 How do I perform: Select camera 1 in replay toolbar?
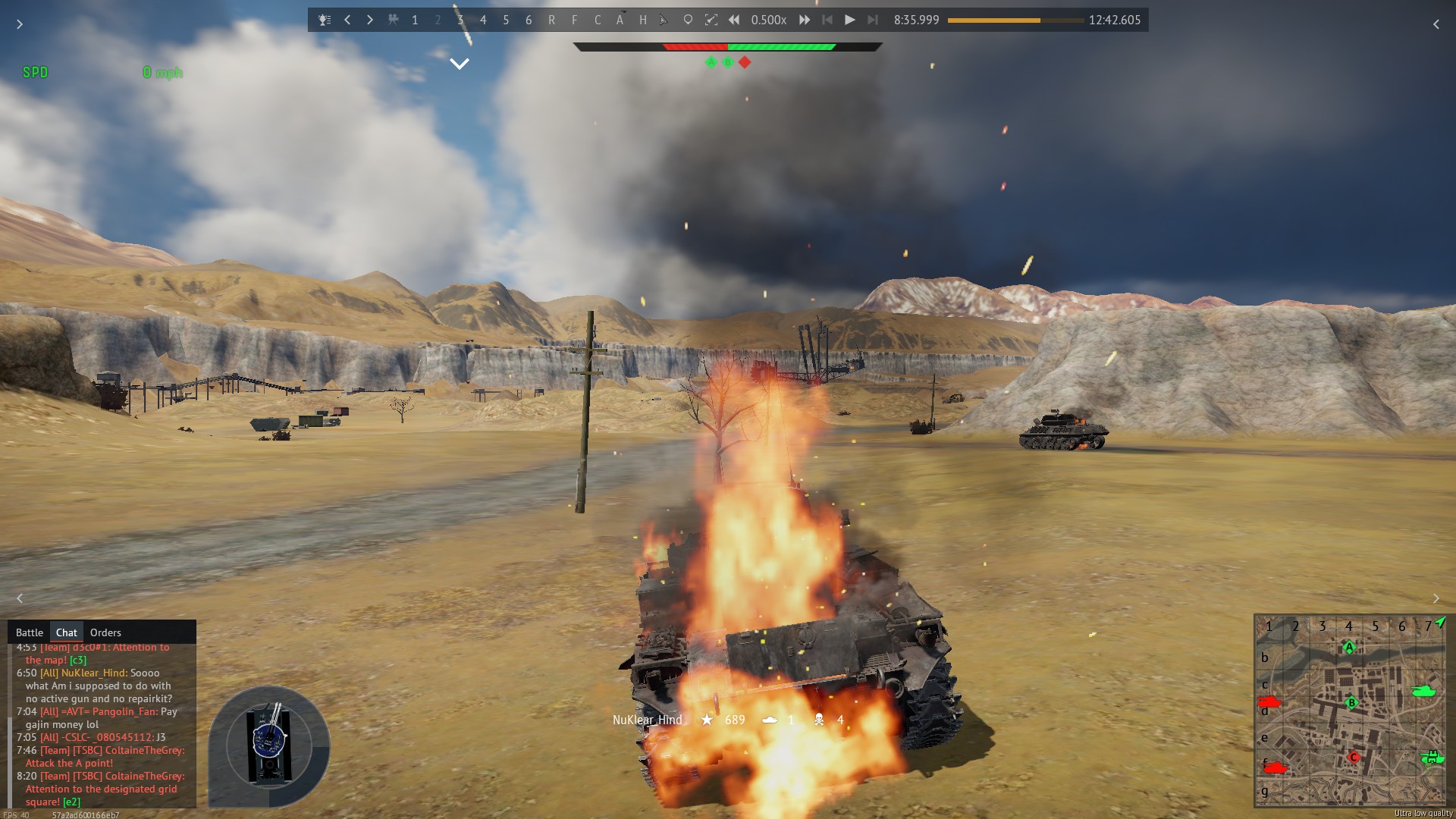click(415, 20)
